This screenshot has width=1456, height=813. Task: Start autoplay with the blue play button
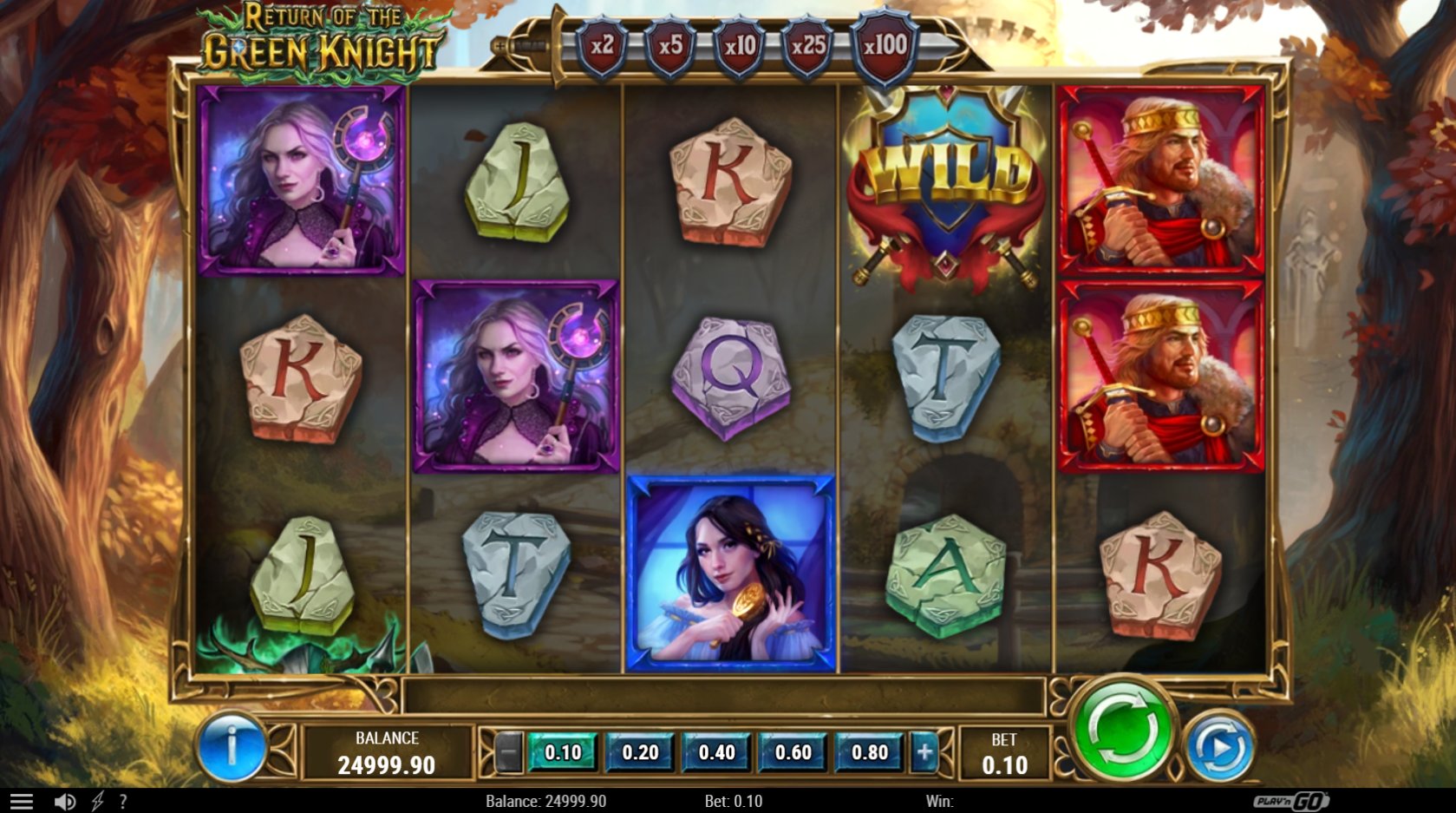[x=1219, y=745]
